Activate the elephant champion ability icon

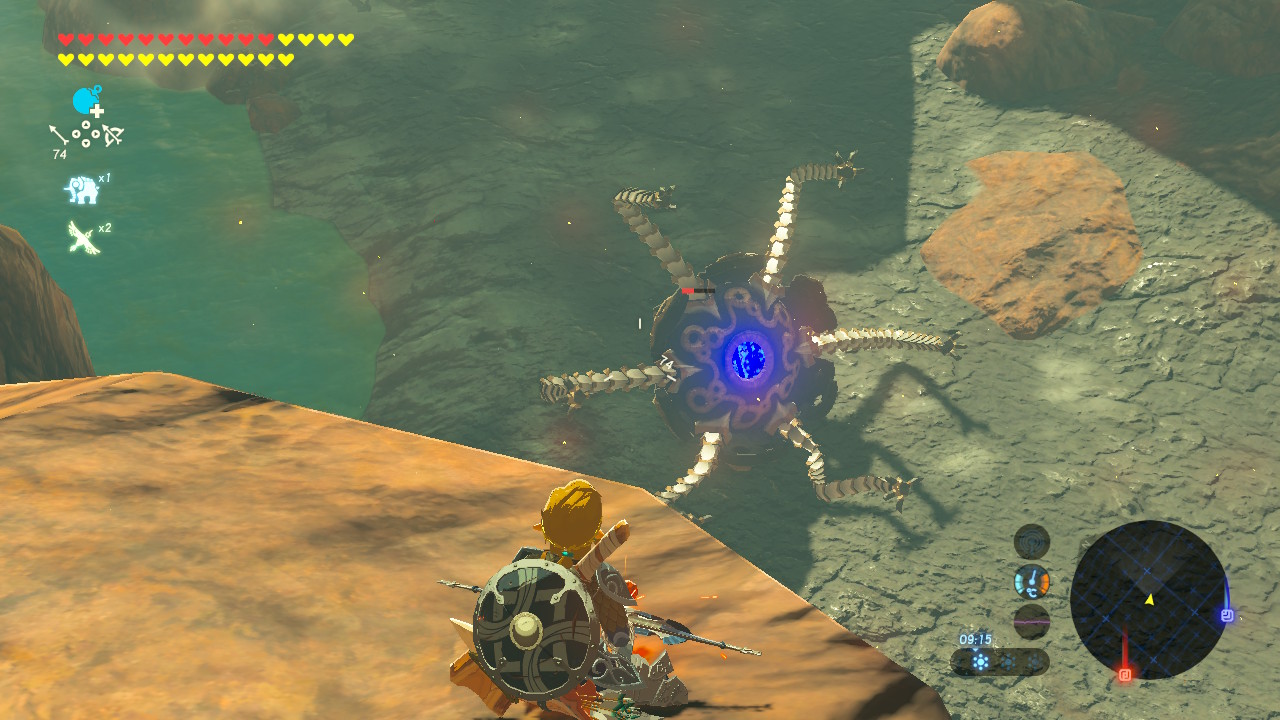tap(82, 189)
